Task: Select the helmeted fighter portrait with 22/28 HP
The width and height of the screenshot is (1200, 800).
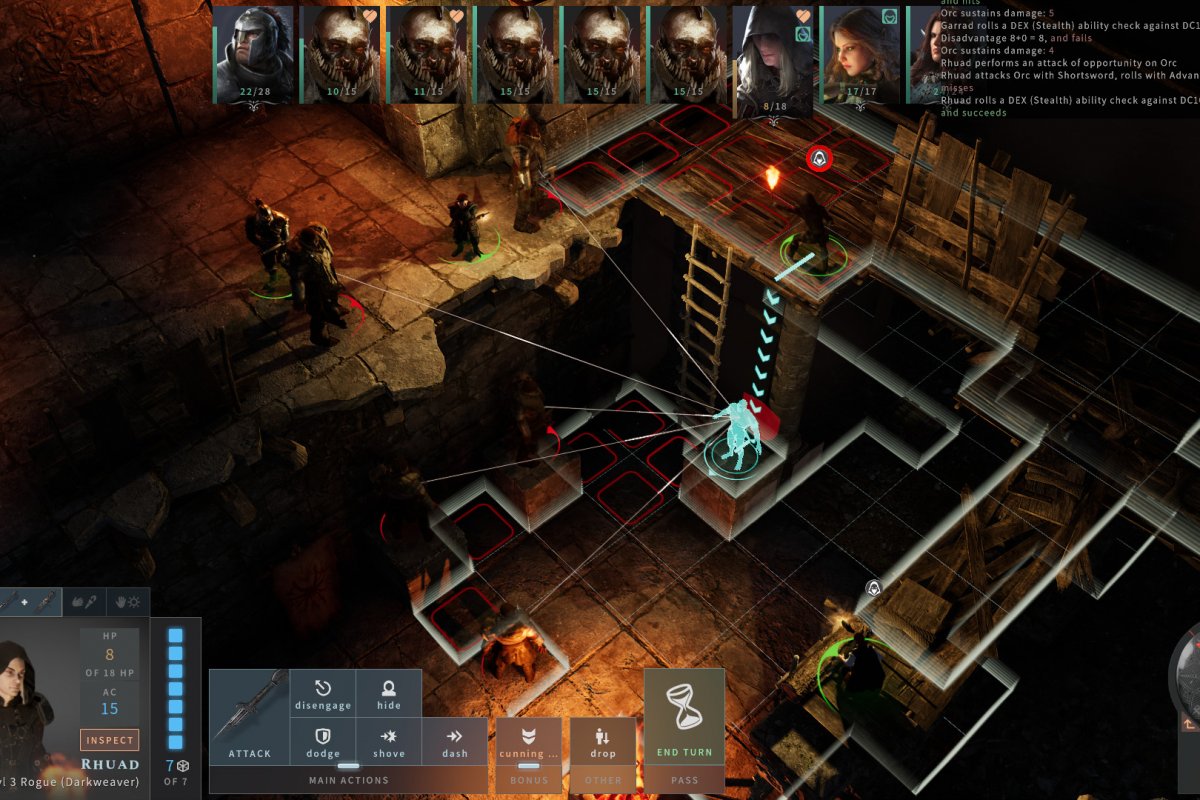Action: [254, 54]
